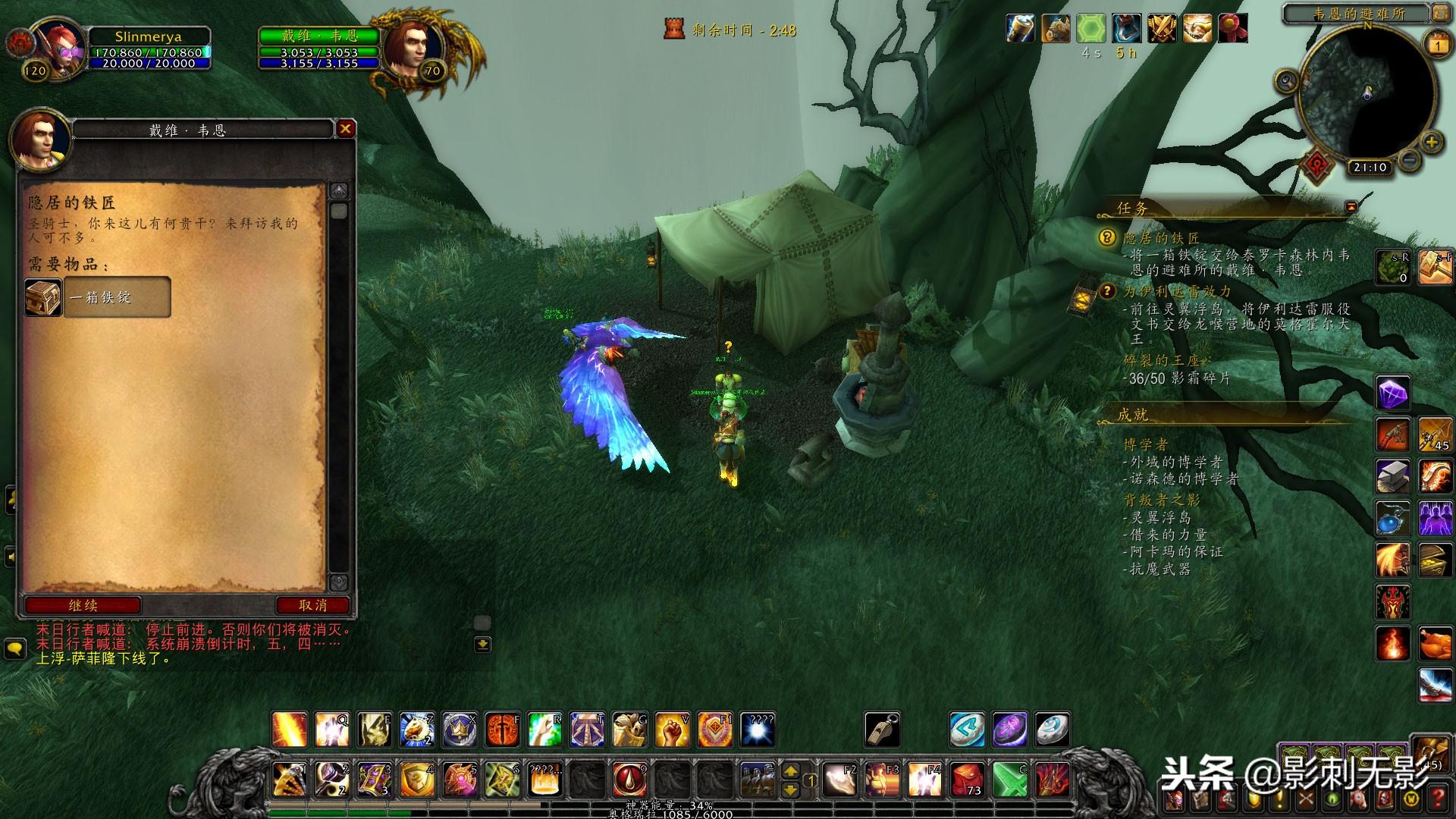Close the 戴维·韦恩 quest window

[x=345, y=129]
